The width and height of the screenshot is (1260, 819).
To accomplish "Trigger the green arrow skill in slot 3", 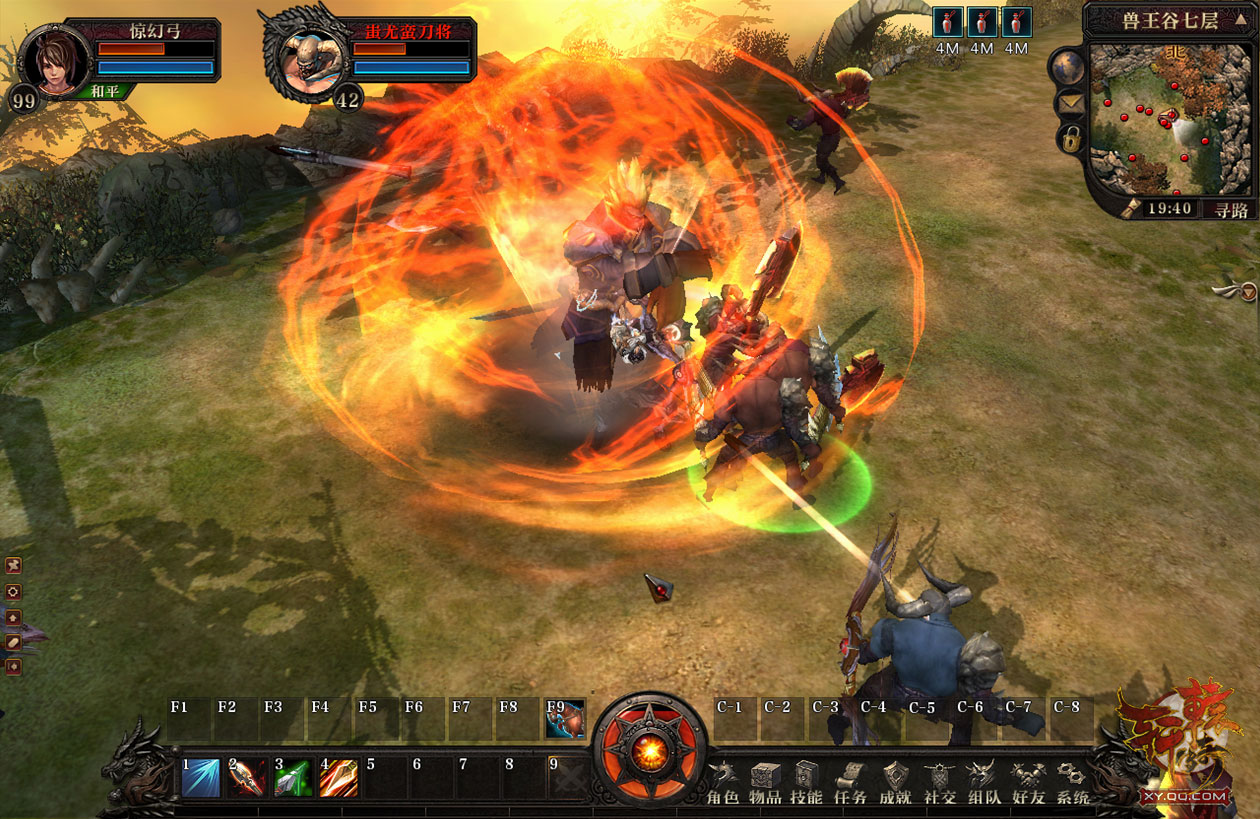I will coord(293,778).
